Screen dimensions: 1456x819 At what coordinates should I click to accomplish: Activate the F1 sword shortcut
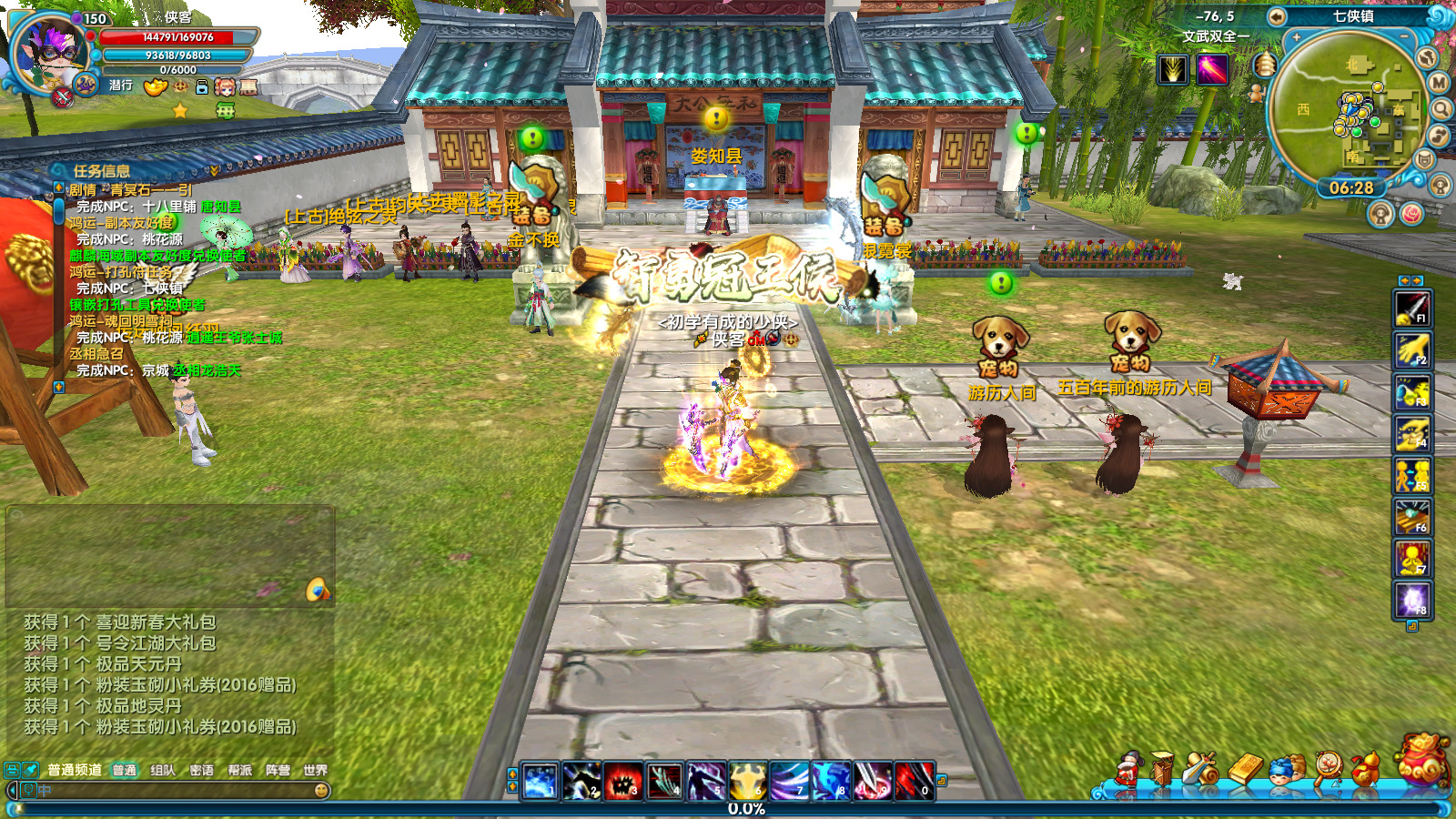tap(1412, 308)
